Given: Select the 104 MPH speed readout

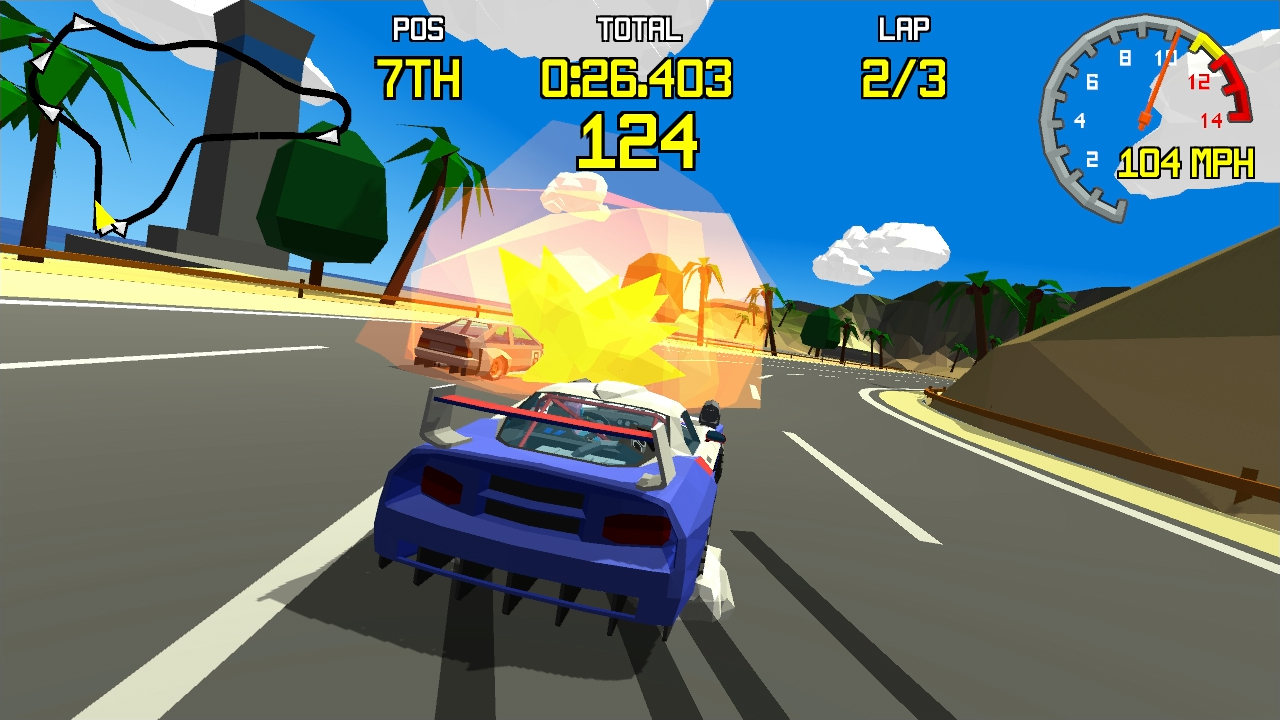Looking at the screenshot, I should pyautogui.click(x=1185, y=160).
